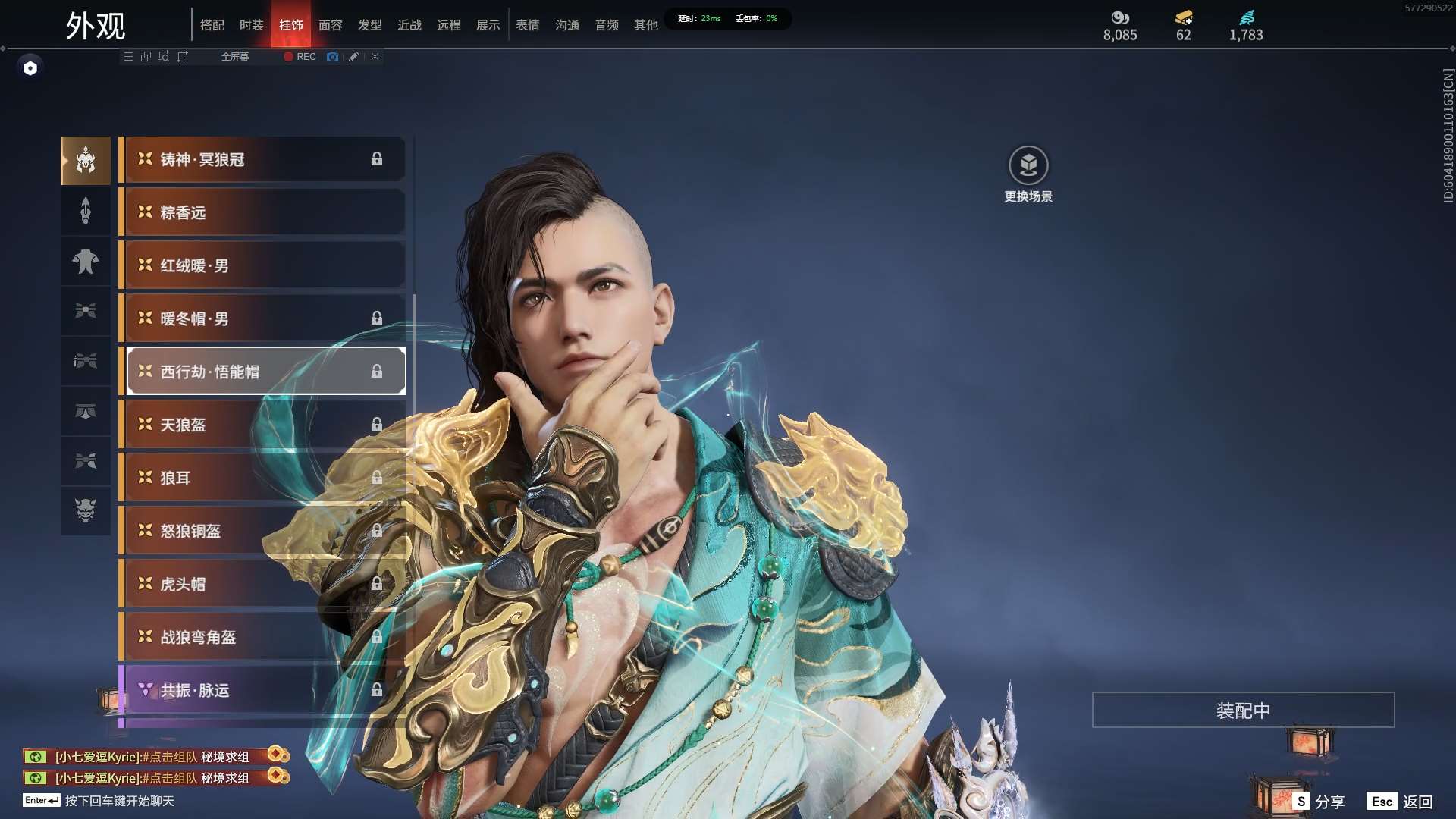The image size is (1456, 819).
Task: Select the 暖冬帽·男 list entry
Action: click(262, 318)
